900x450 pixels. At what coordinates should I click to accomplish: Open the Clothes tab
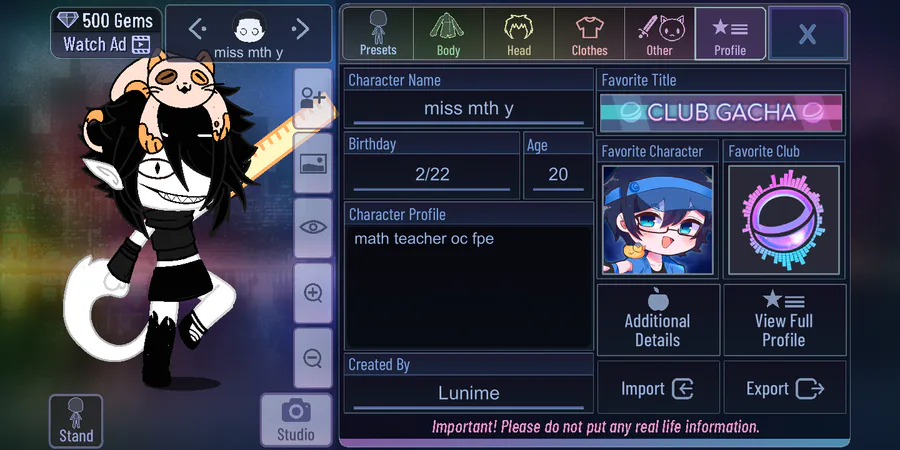[589, 33]
